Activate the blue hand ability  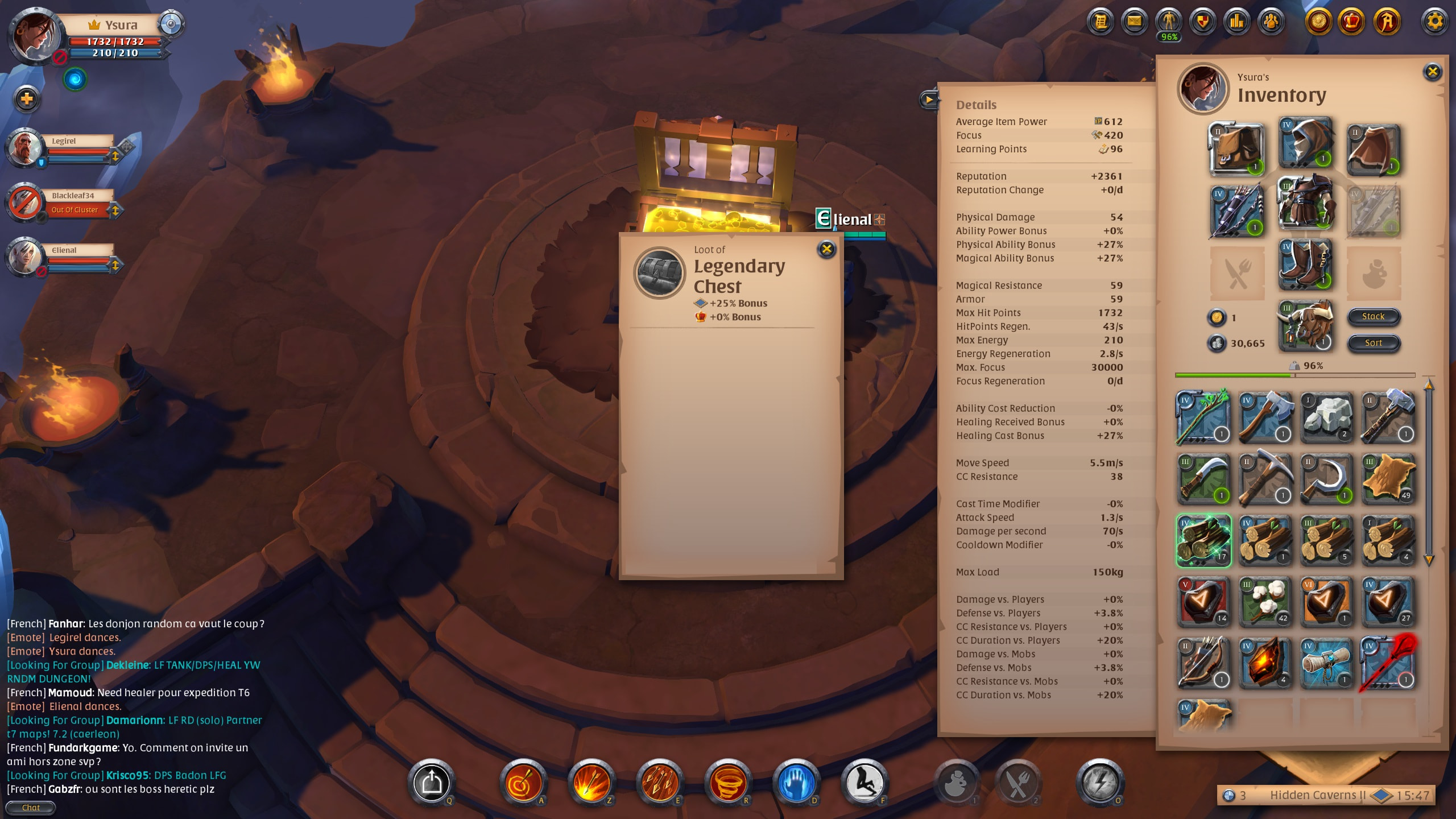[796, 783]
